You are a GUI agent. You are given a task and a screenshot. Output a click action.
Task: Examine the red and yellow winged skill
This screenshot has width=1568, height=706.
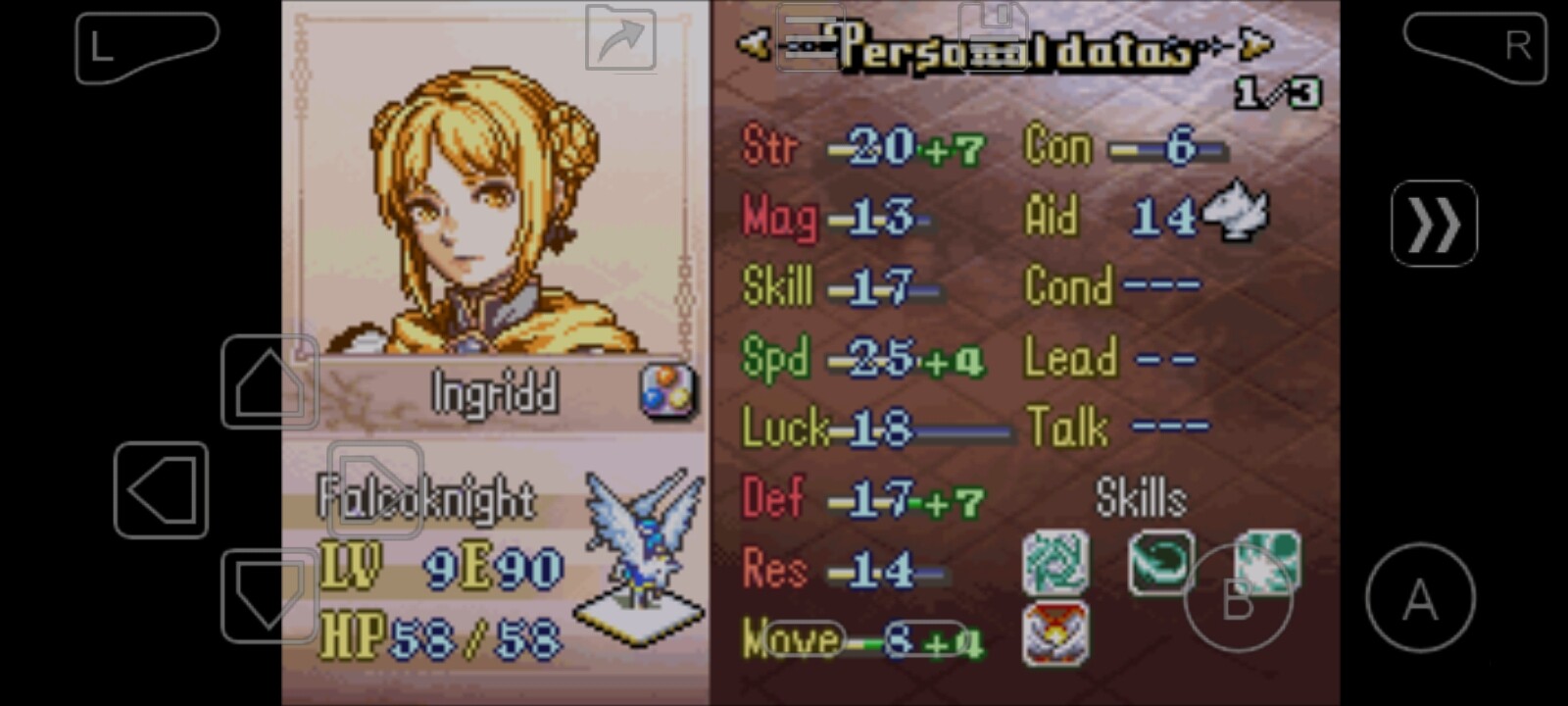tap(1055, 634)
